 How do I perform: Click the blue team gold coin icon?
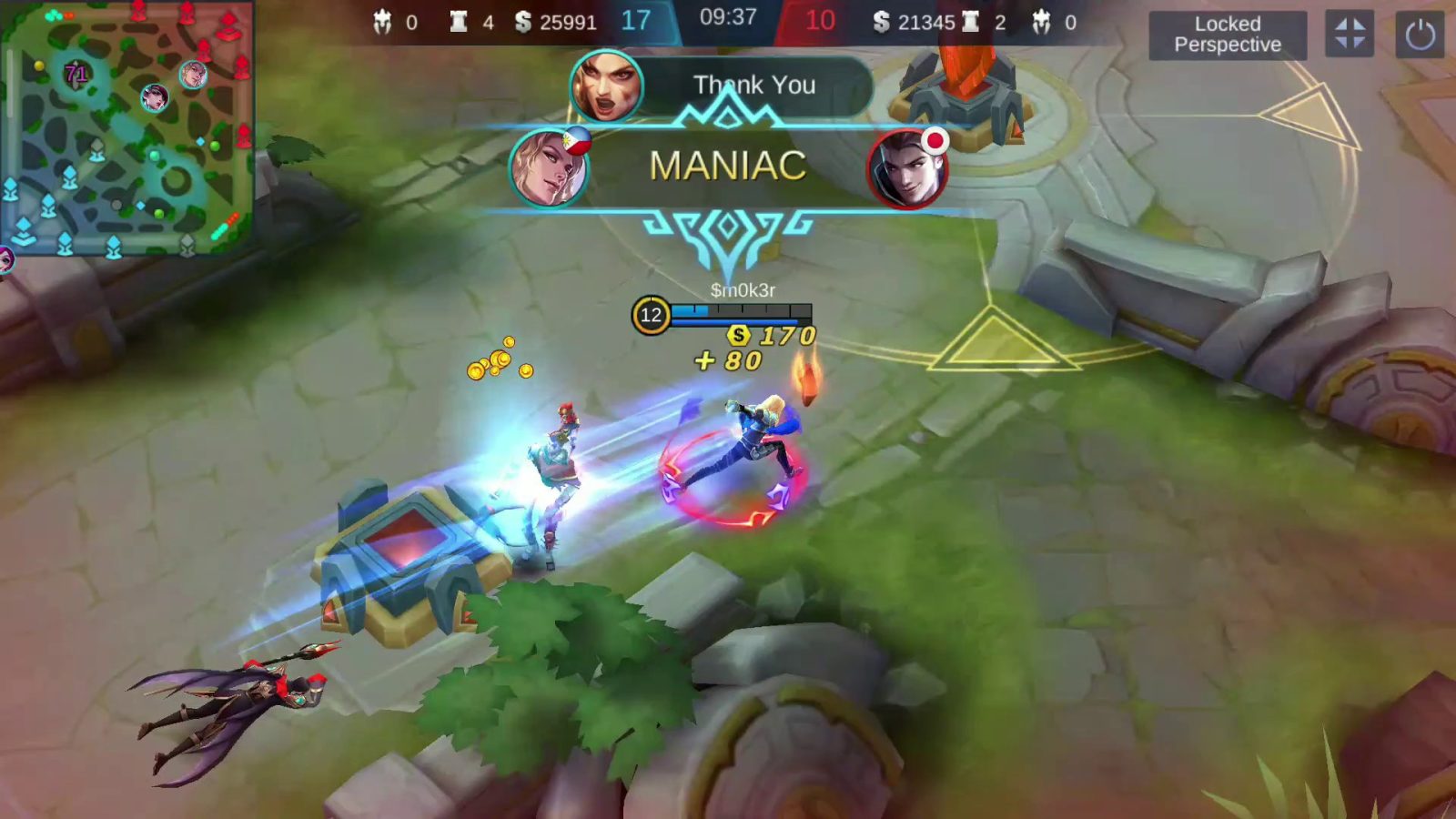521,23
